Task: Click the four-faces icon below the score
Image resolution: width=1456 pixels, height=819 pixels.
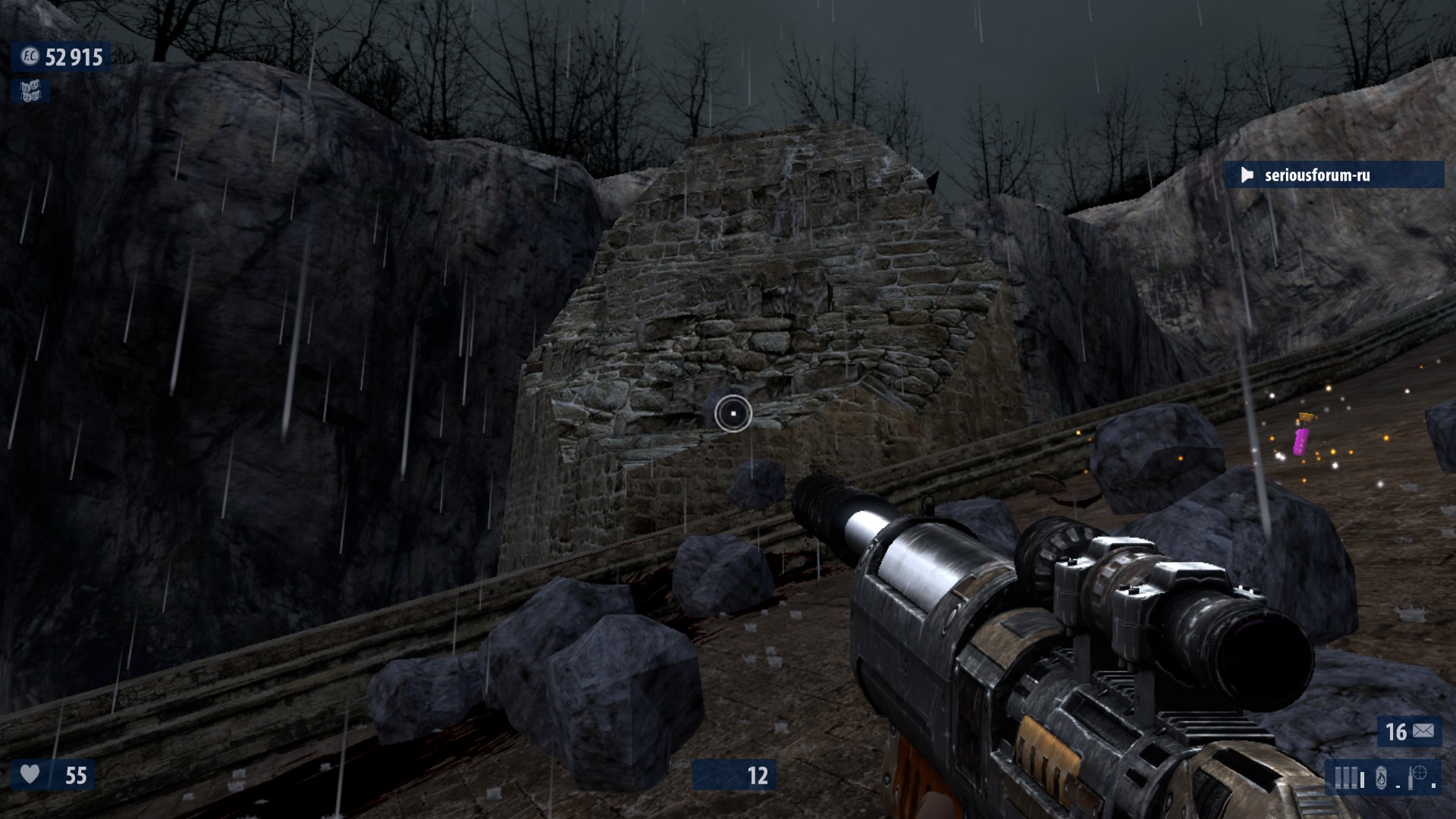Action: click(30, 92)
